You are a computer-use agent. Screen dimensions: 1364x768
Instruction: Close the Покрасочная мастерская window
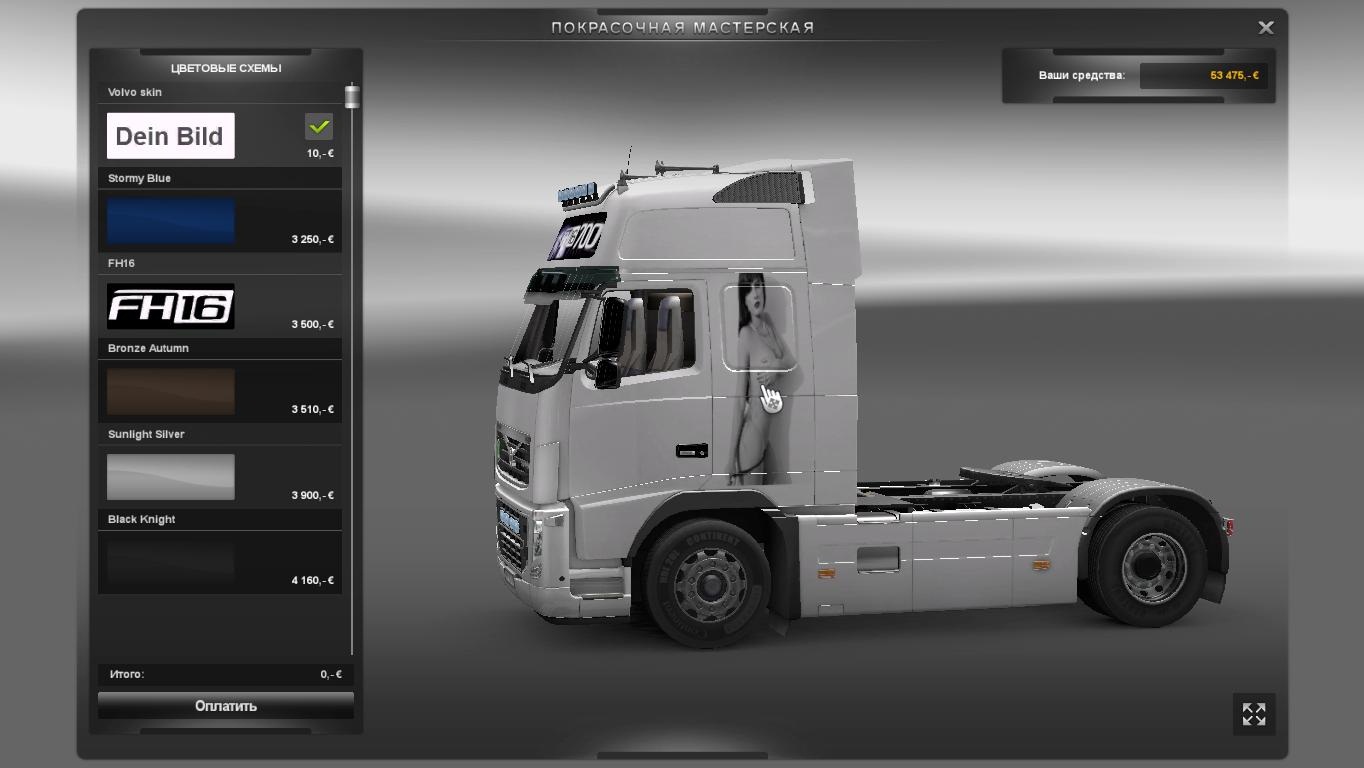tap(1265, 27)
